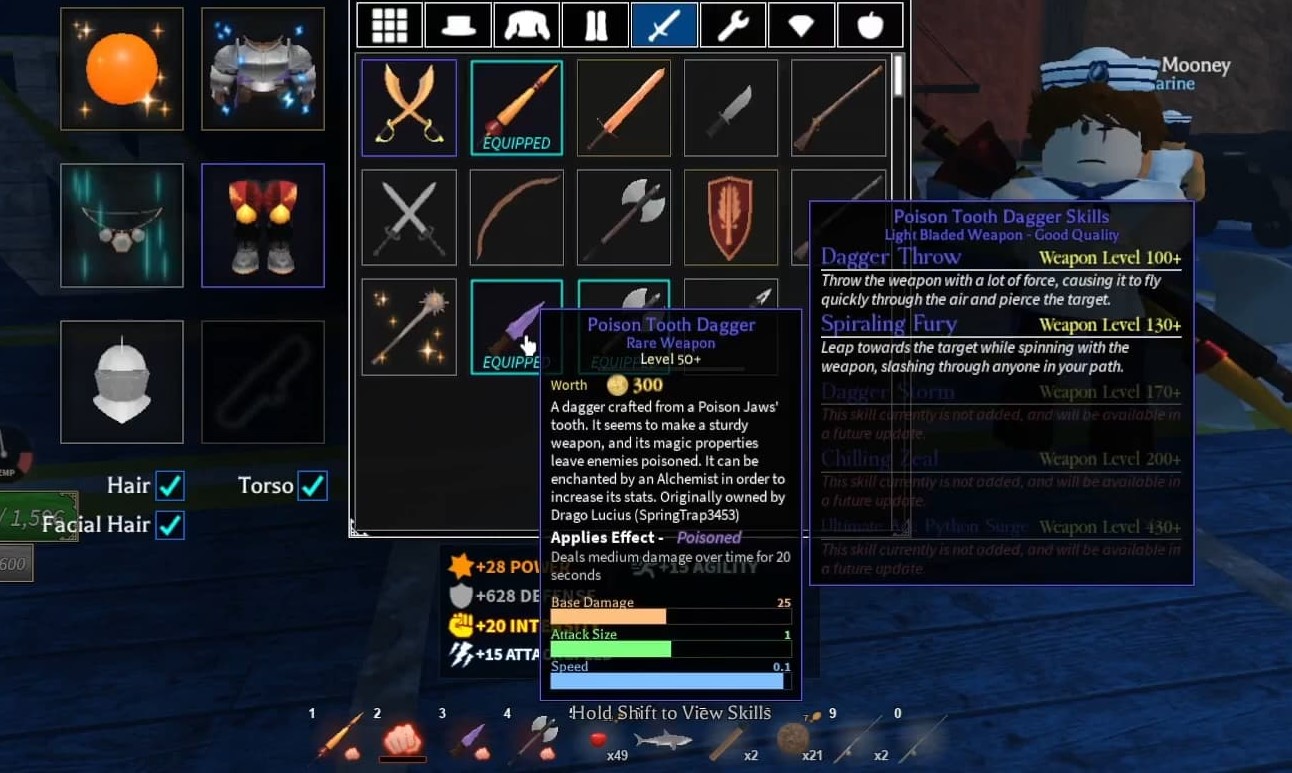Click the white knight helmet equipment slot
The width and height of the screenshot is (1292, 773).
pyautogui.click(x=121, y=380)
